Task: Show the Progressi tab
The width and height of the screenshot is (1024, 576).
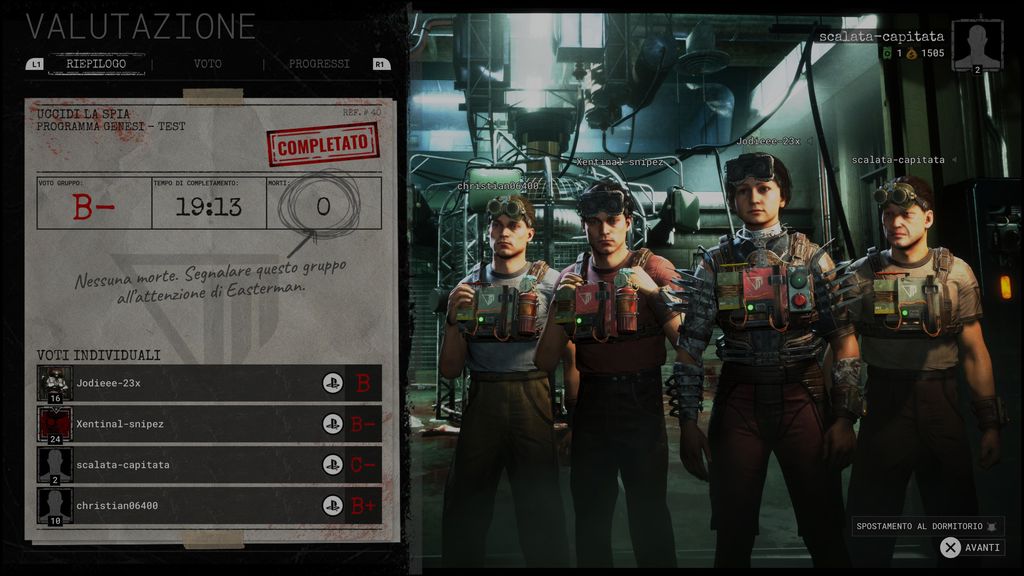Action: click(319, 64)
